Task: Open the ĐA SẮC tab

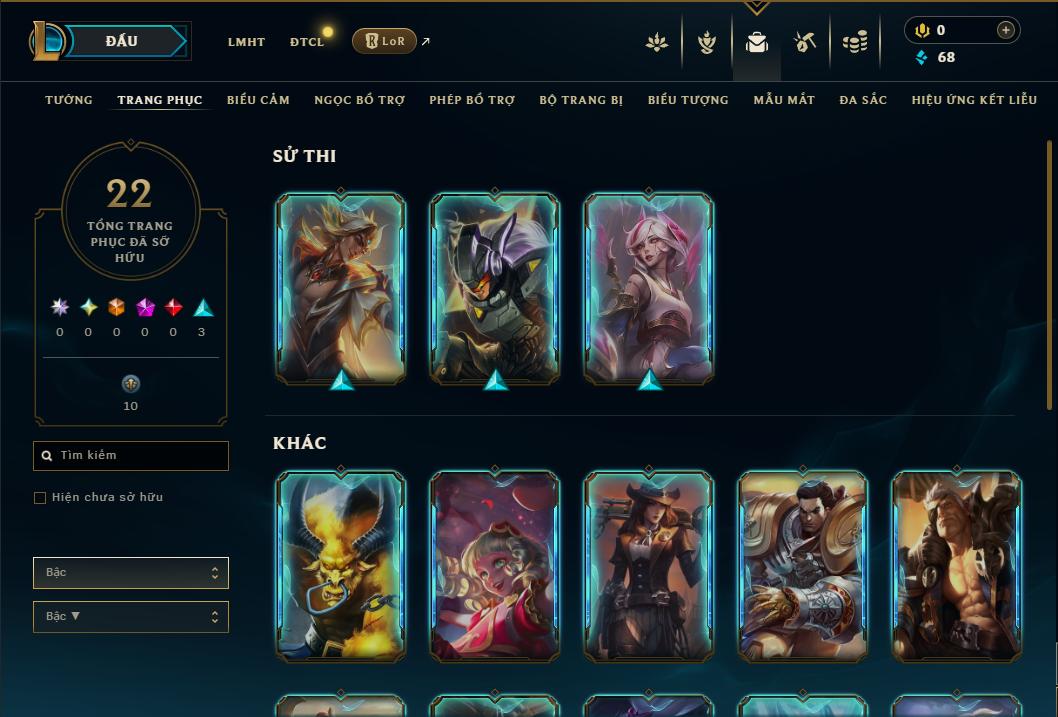Action: coord(863,100)
